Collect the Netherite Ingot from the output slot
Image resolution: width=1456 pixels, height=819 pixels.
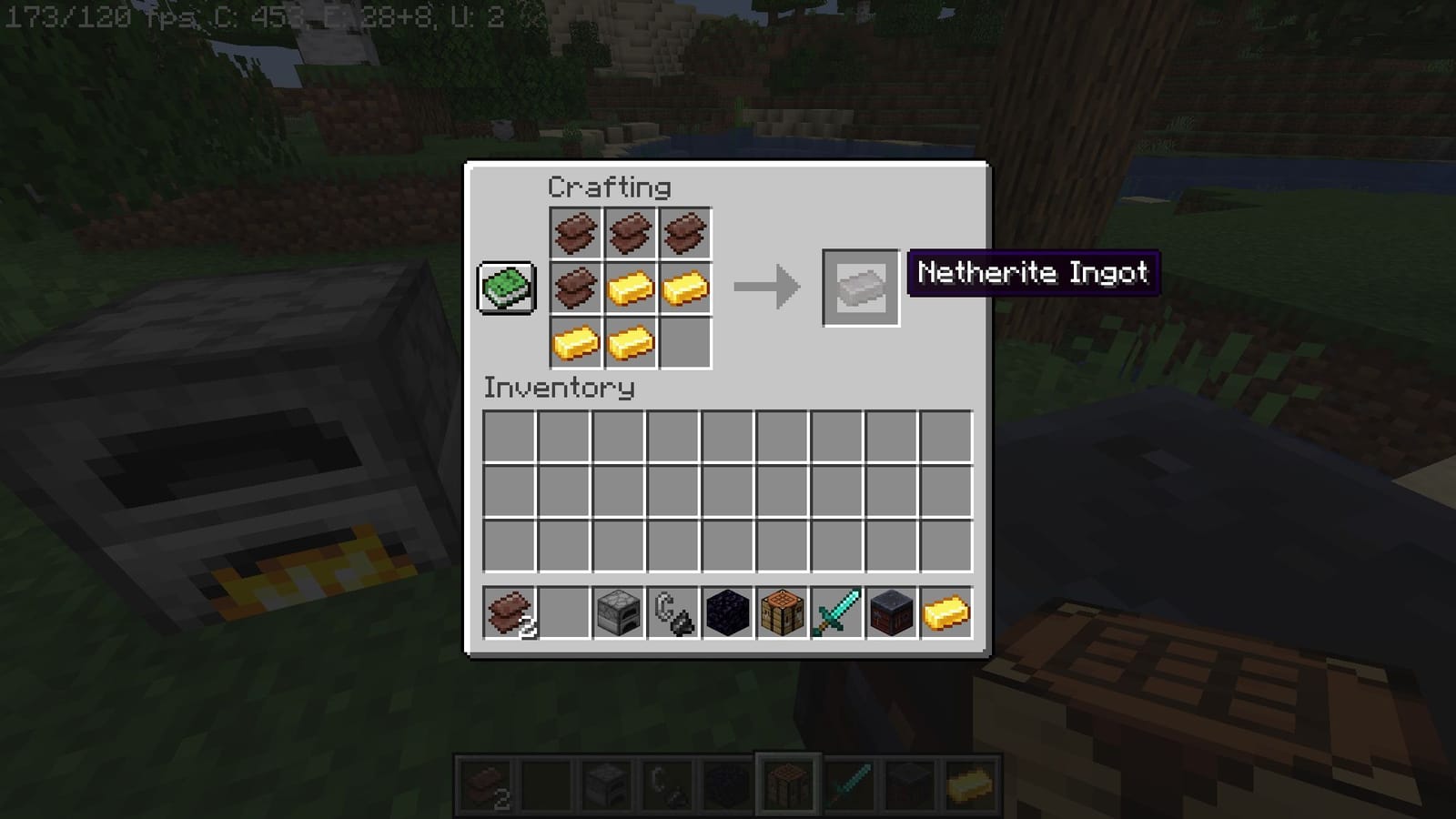859,288
